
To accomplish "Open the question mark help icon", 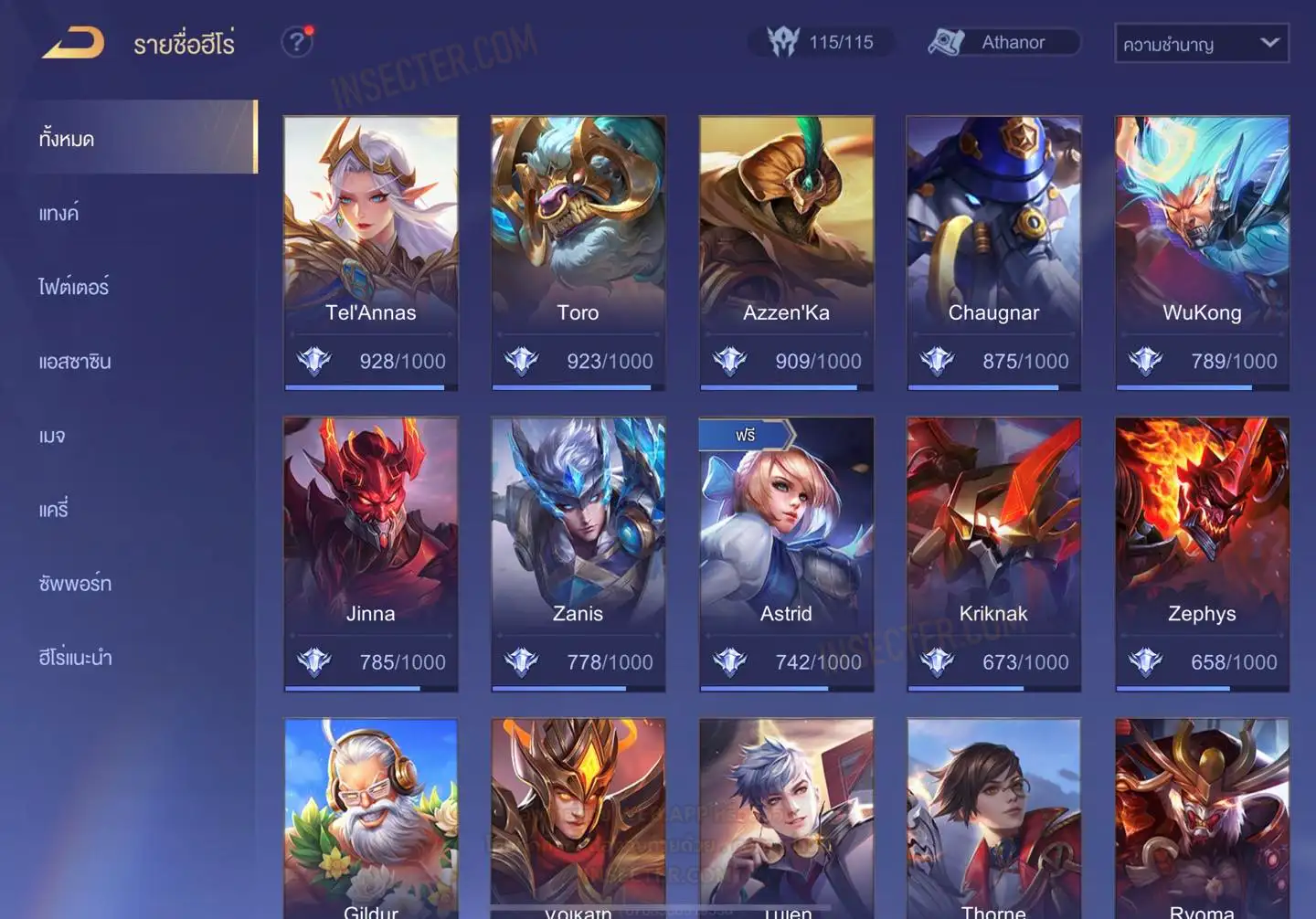I will (x=297, y=42).
